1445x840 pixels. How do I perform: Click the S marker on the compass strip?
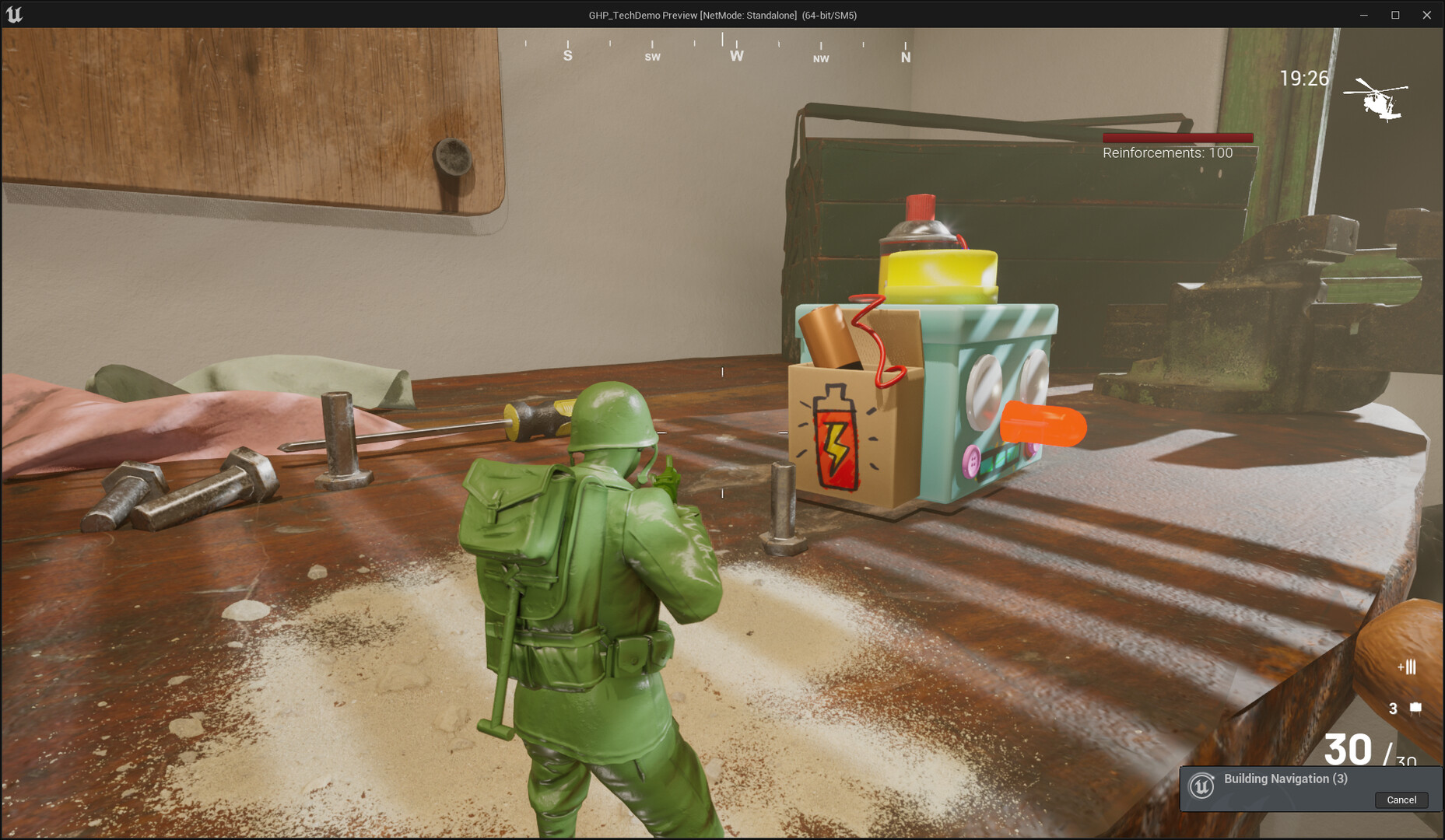(x=567, y=55)
